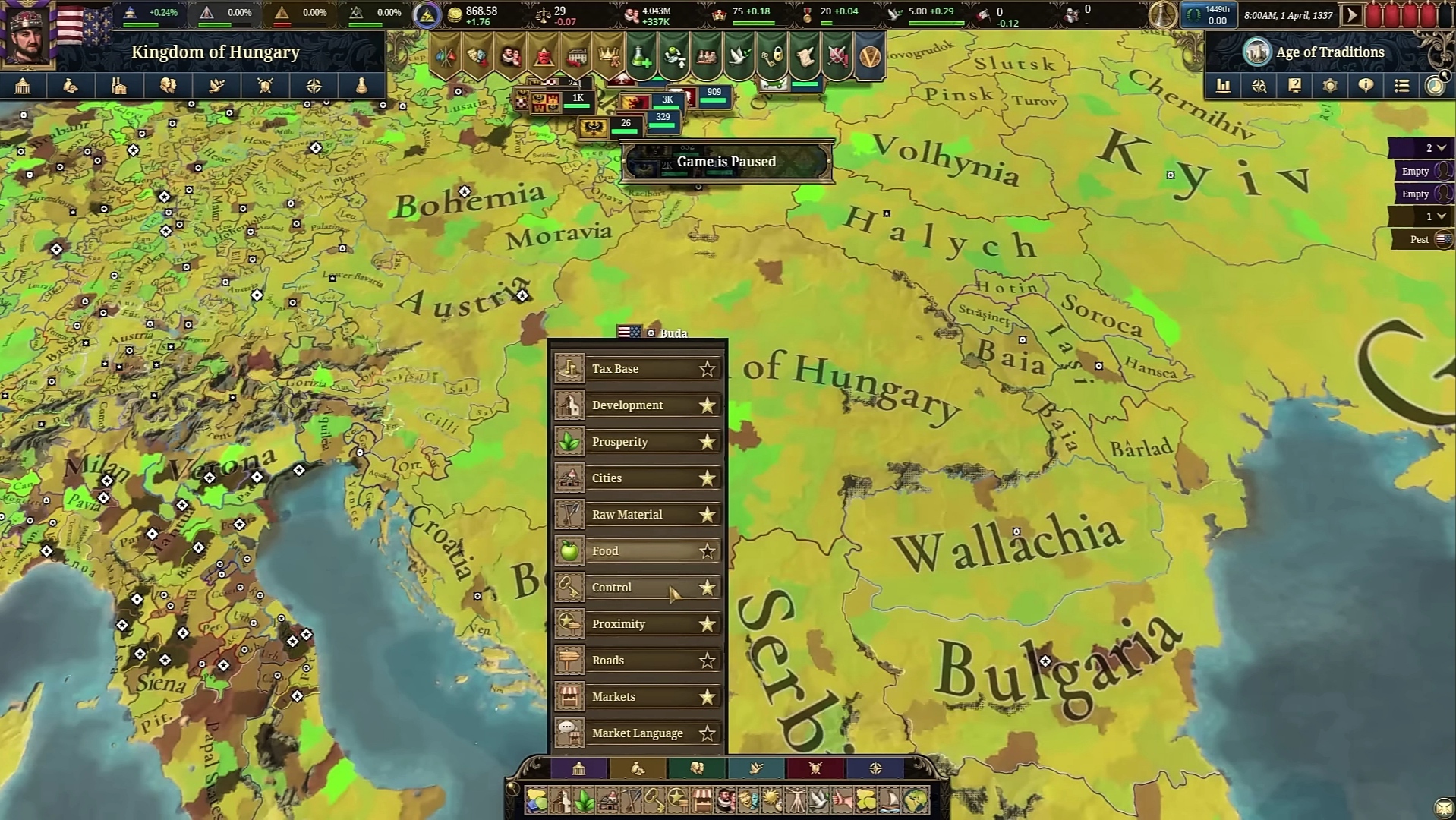Viewport: 1456px width, 820px height.
Task: Open the alchemy flask banner menu
Action: [641, 55]
